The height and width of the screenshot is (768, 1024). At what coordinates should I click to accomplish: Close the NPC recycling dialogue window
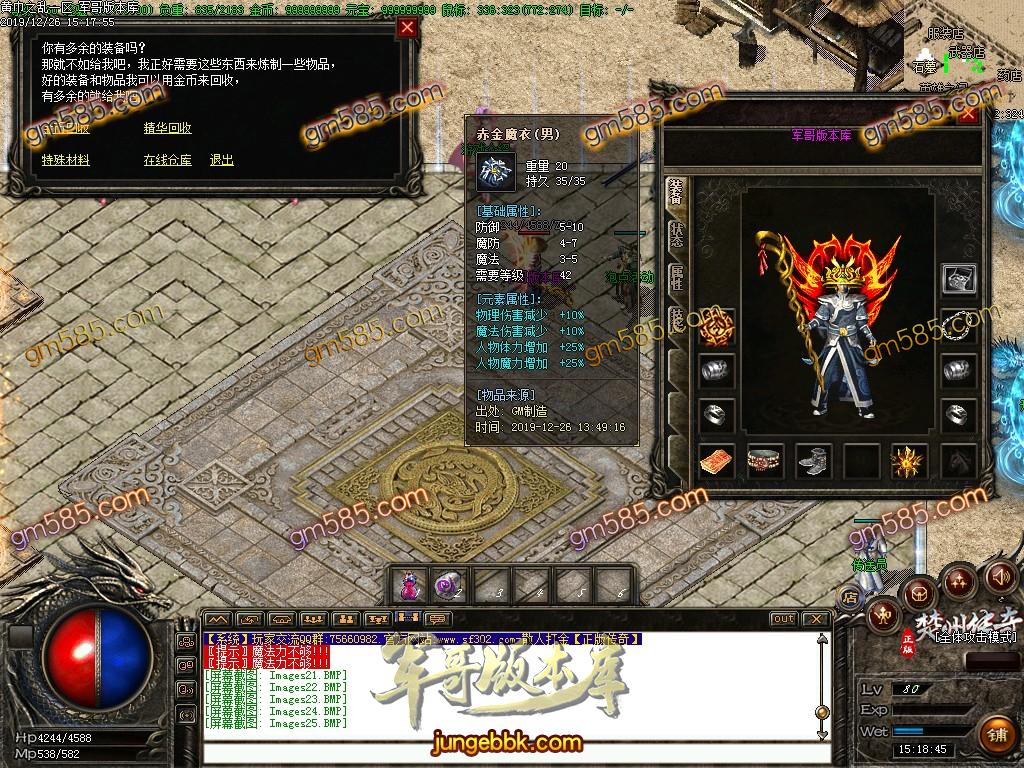407,28
